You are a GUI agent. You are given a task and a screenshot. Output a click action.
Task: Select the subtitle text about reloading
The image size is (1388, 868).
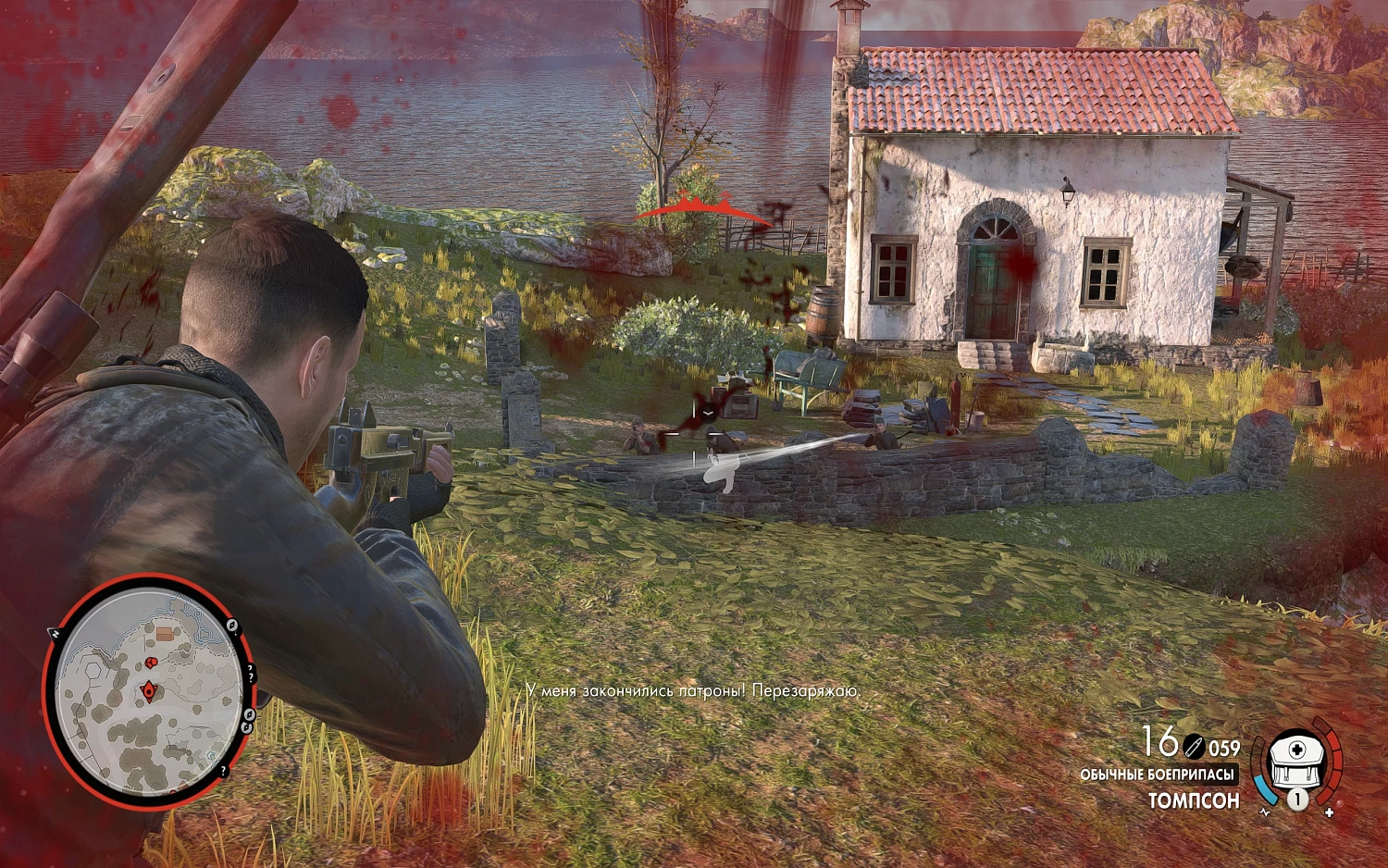click(x=692, y=690)
